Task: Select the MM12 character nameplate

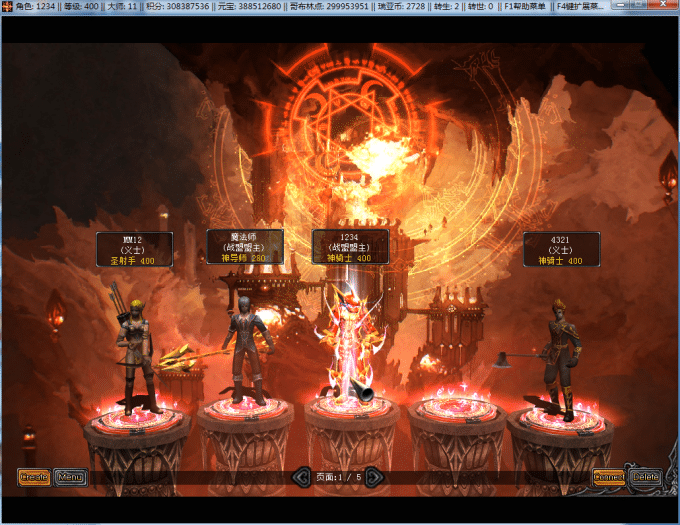Action: tap(134, 250)
